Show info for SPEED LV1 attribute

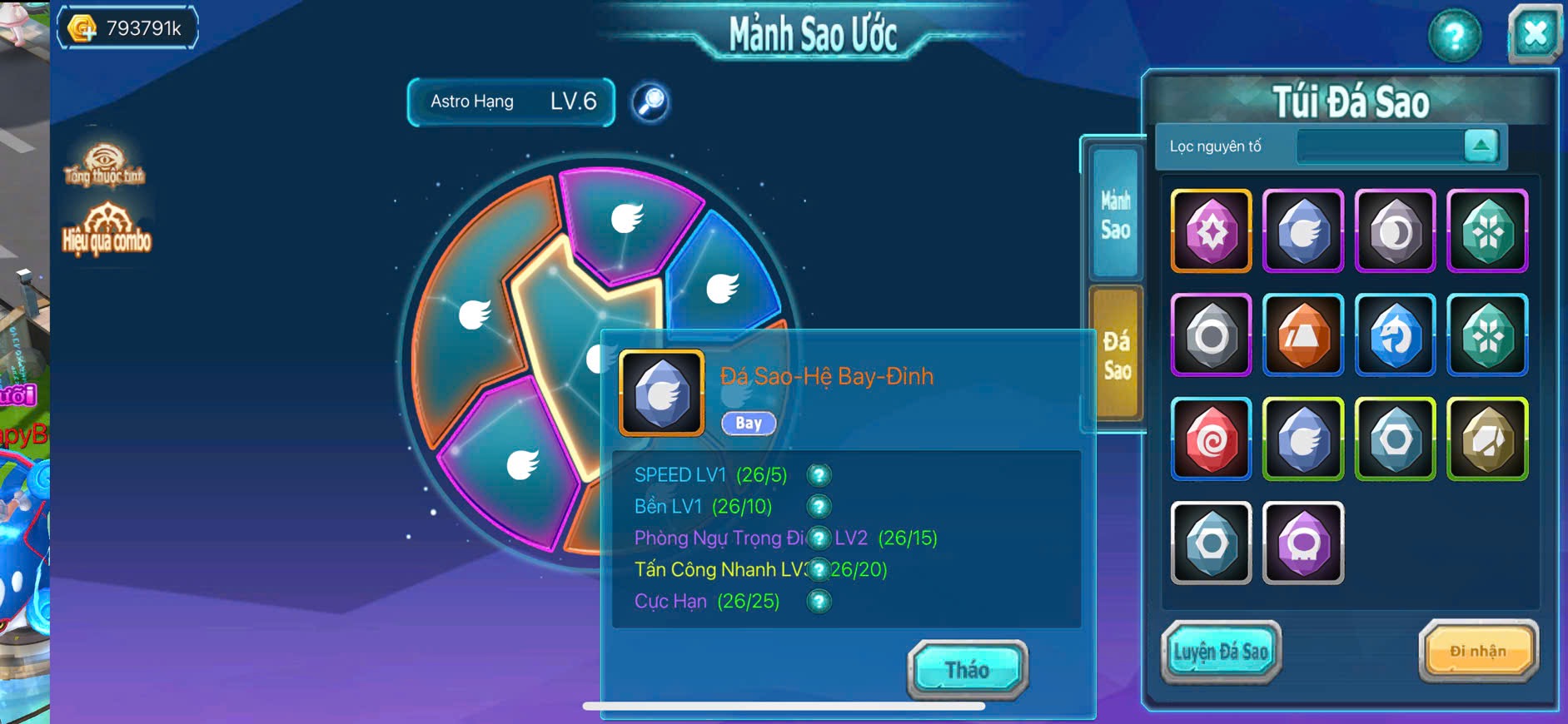(x=819, y=475)
